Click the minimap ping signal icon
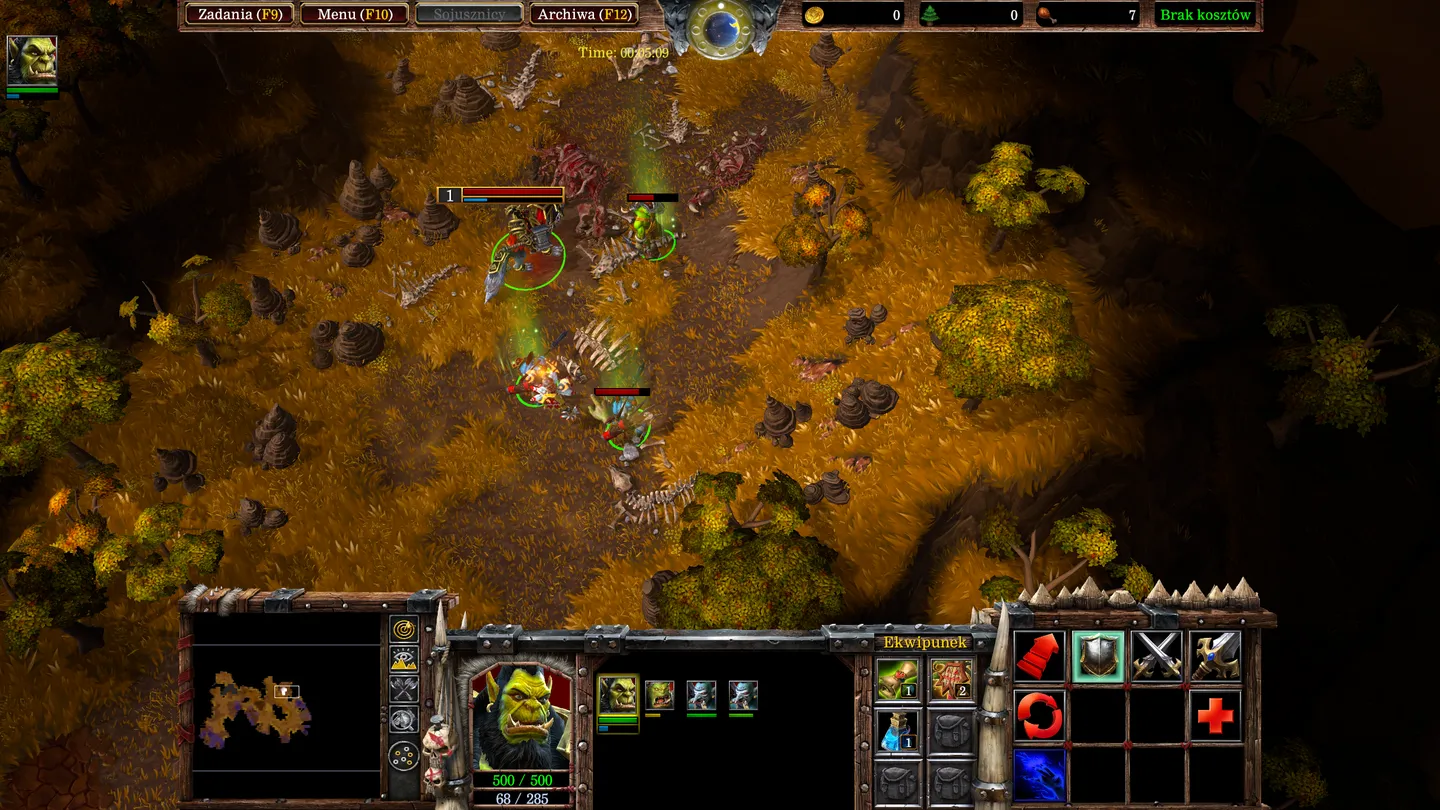Viewport: 1440px width, 810px height. pyautogui.click(x=403, y=631)
